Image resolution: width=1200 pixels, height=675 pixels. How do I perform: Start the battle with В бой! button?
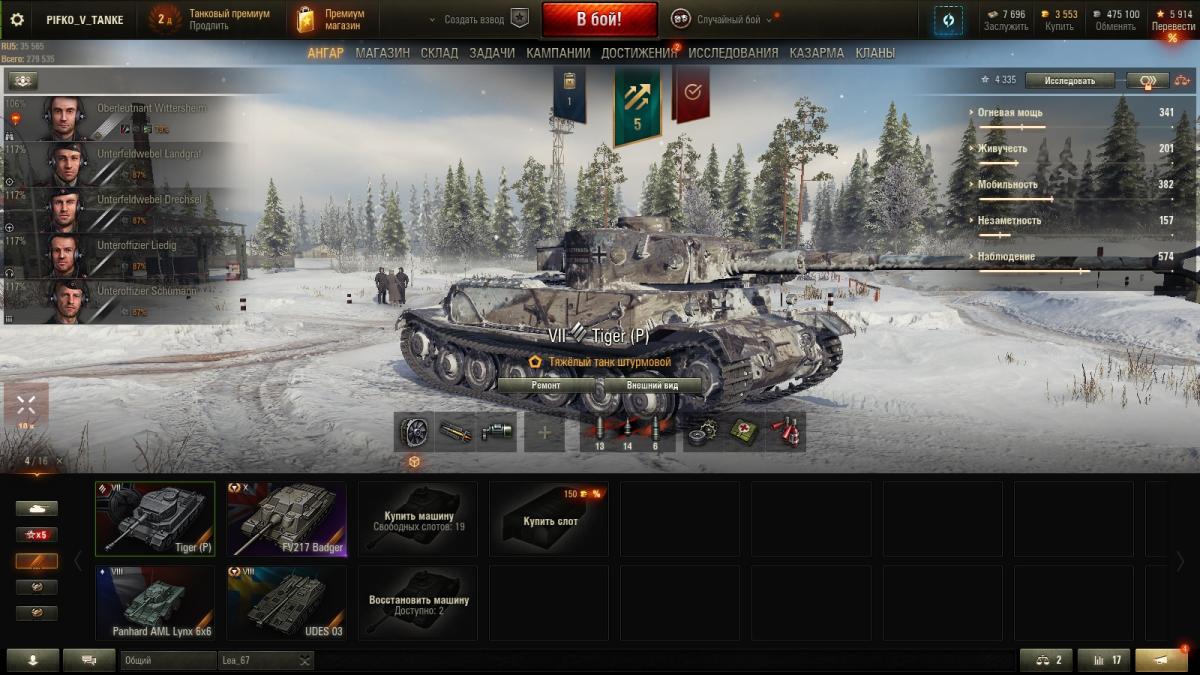pos(599,19)
